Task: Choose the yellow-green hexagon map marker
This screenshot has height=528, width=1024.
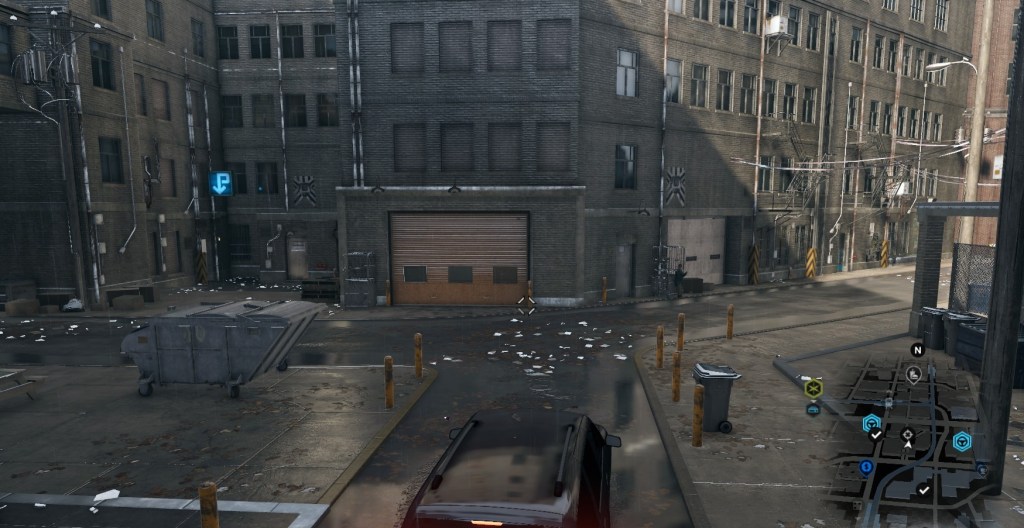Action: 813,388
